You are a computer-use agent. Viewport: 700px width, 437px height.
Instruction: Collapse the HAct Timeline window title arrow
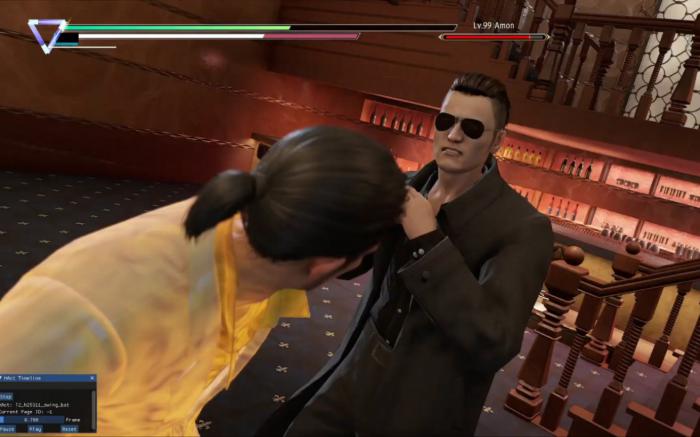(x=3, y=379)
